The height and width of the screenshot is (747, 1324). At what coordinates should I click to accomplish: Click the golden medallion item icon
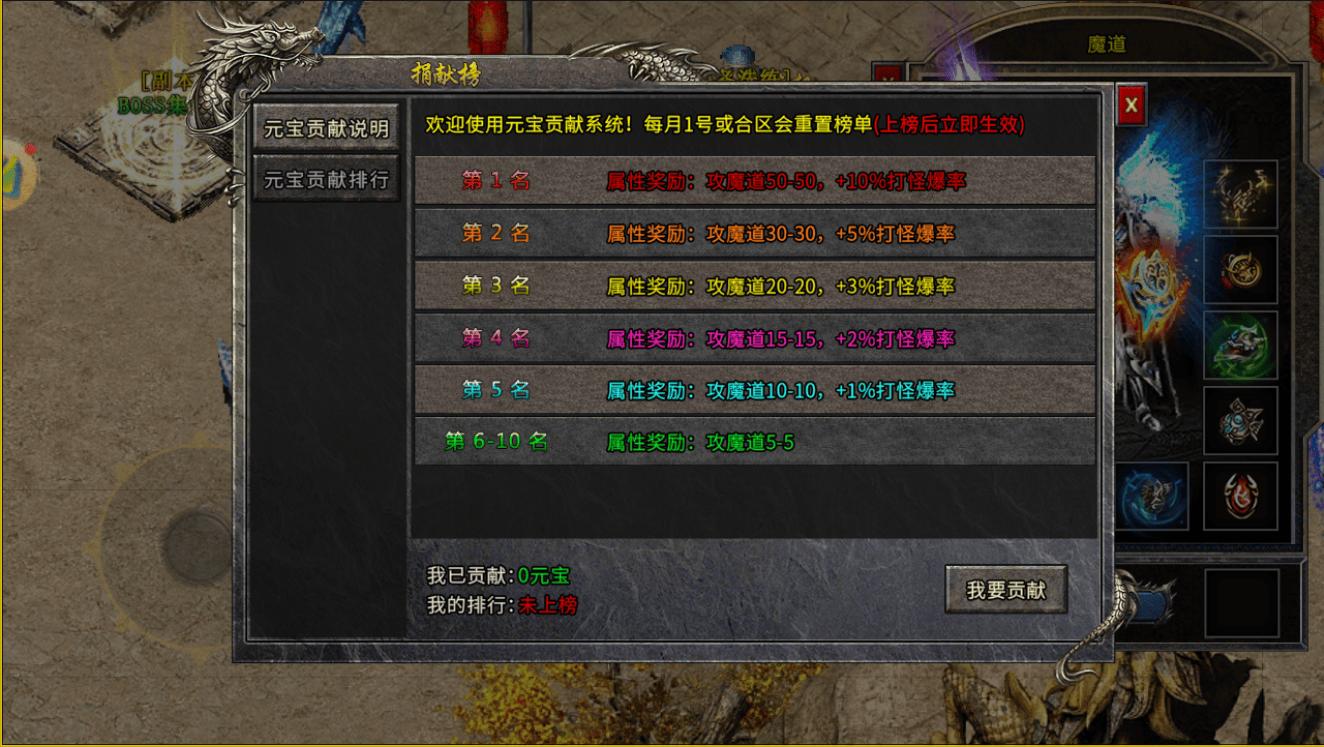point(1242,270)
